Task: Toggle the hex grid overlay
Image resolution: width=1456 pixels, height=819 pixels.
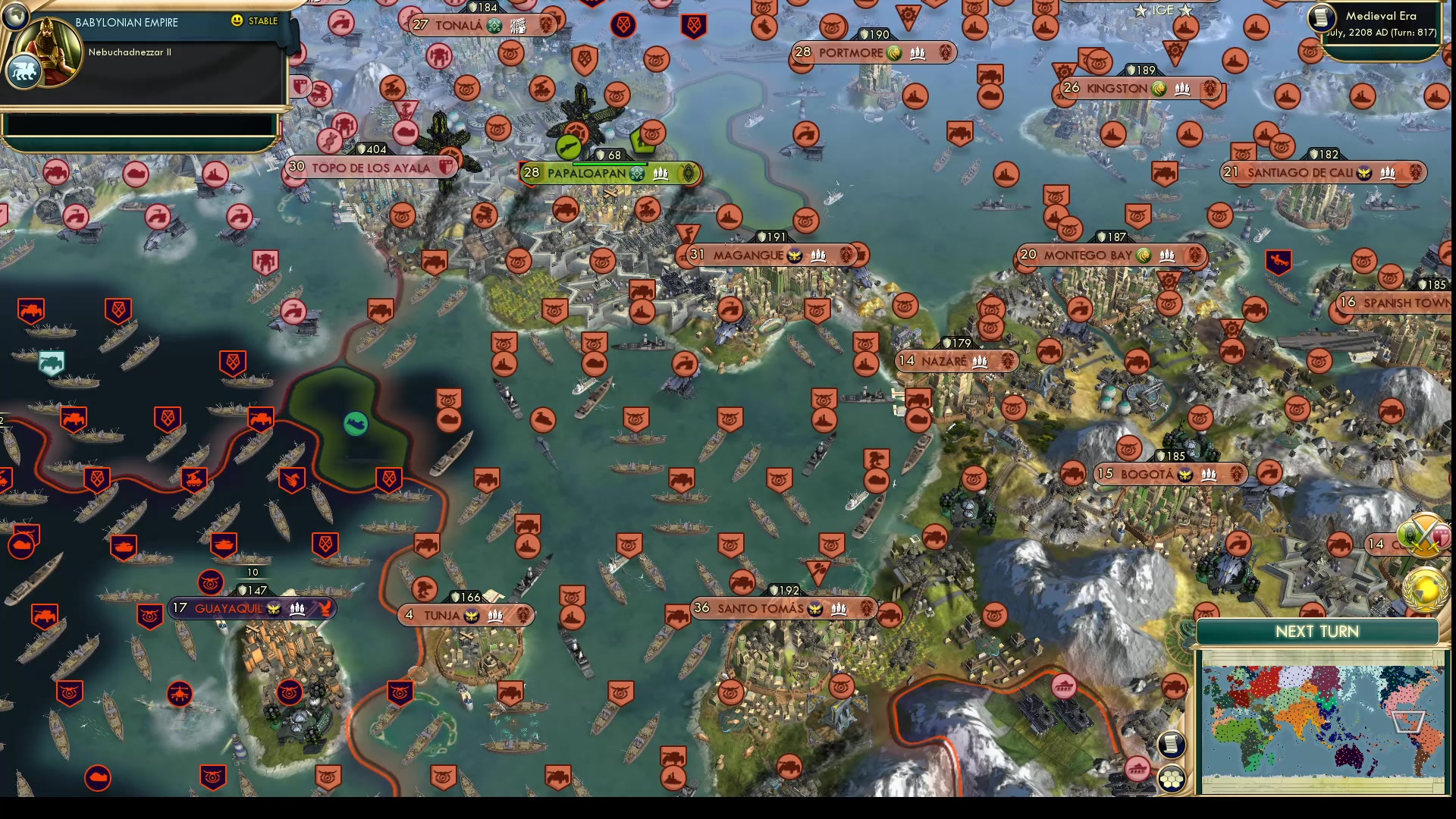Action: (1172, 777)
